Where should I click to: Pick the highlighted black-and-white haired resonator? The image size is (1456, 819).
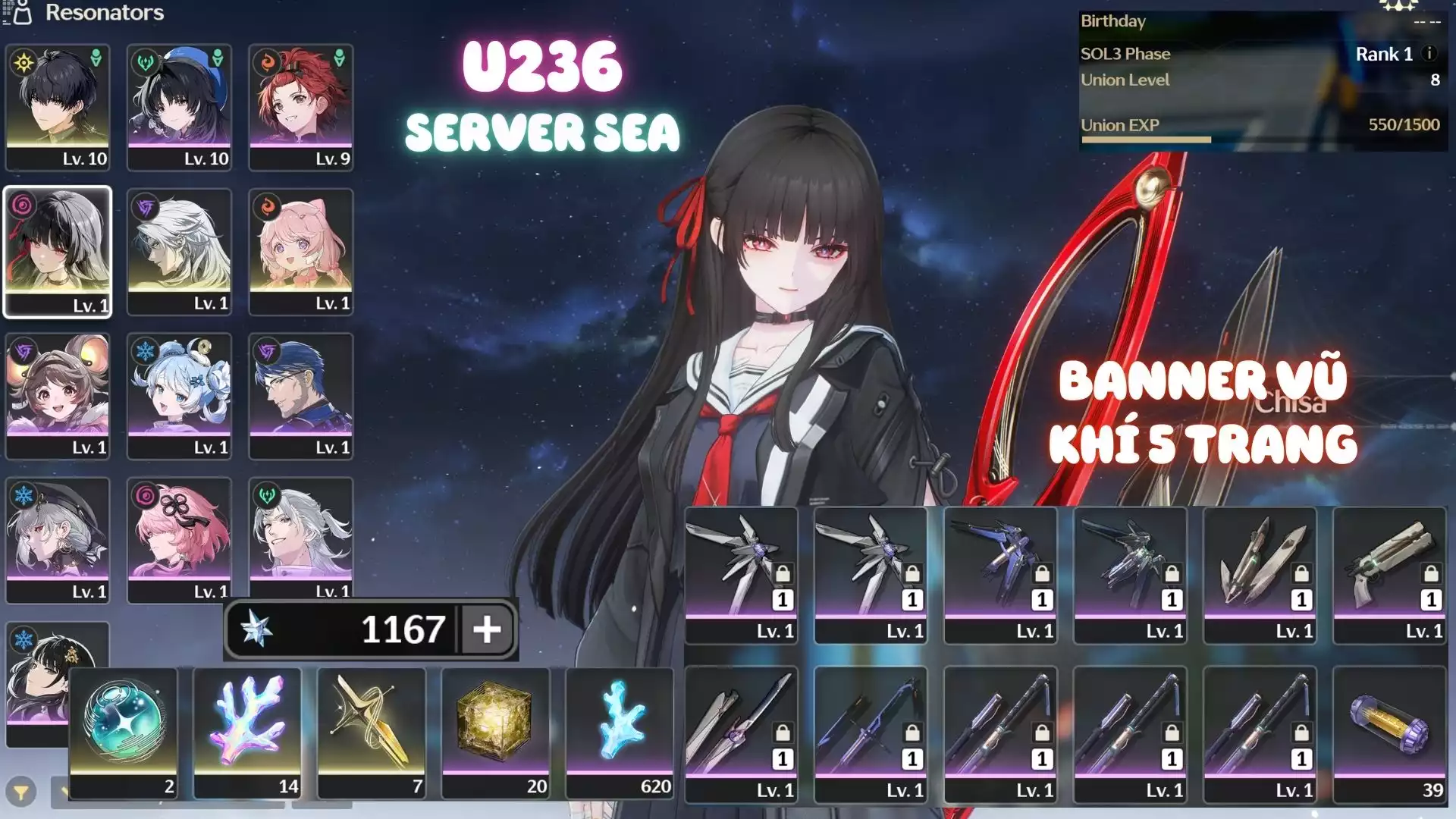[58, 251]
